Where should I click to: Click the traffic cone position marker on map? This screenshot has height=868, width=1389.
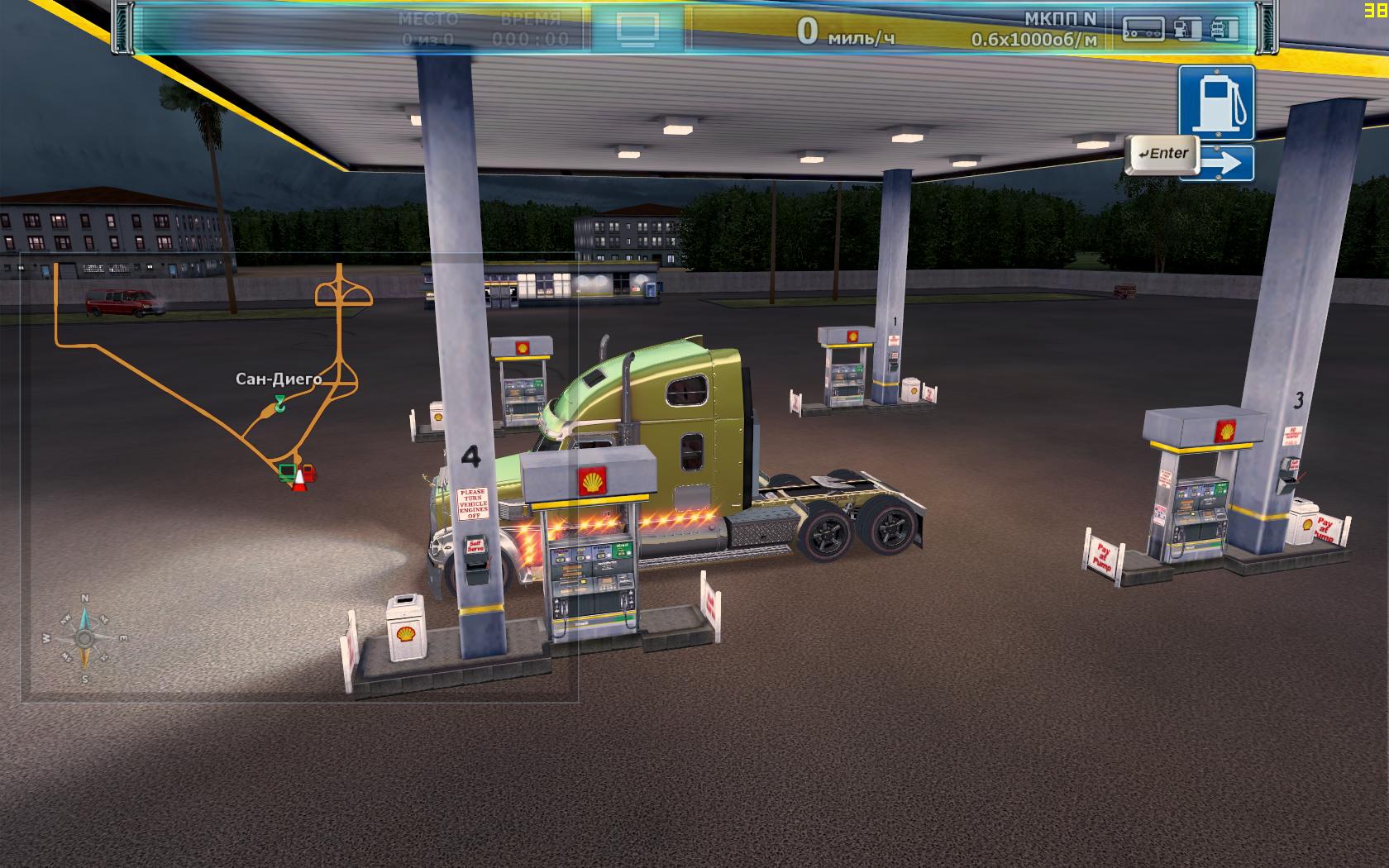(x=298, y=482)
